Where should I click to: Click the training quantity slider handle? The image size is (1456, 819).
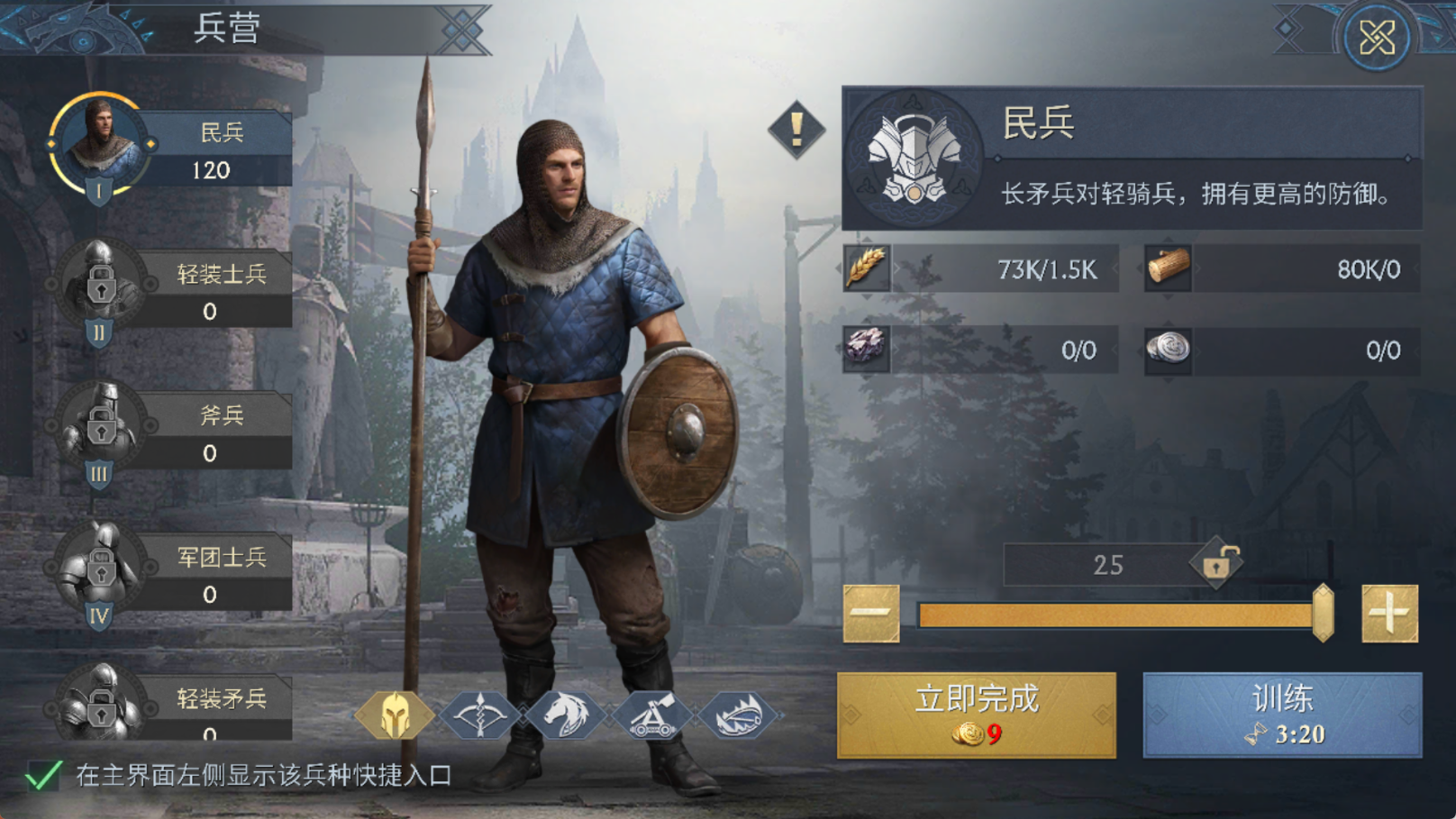(1323, 614)
